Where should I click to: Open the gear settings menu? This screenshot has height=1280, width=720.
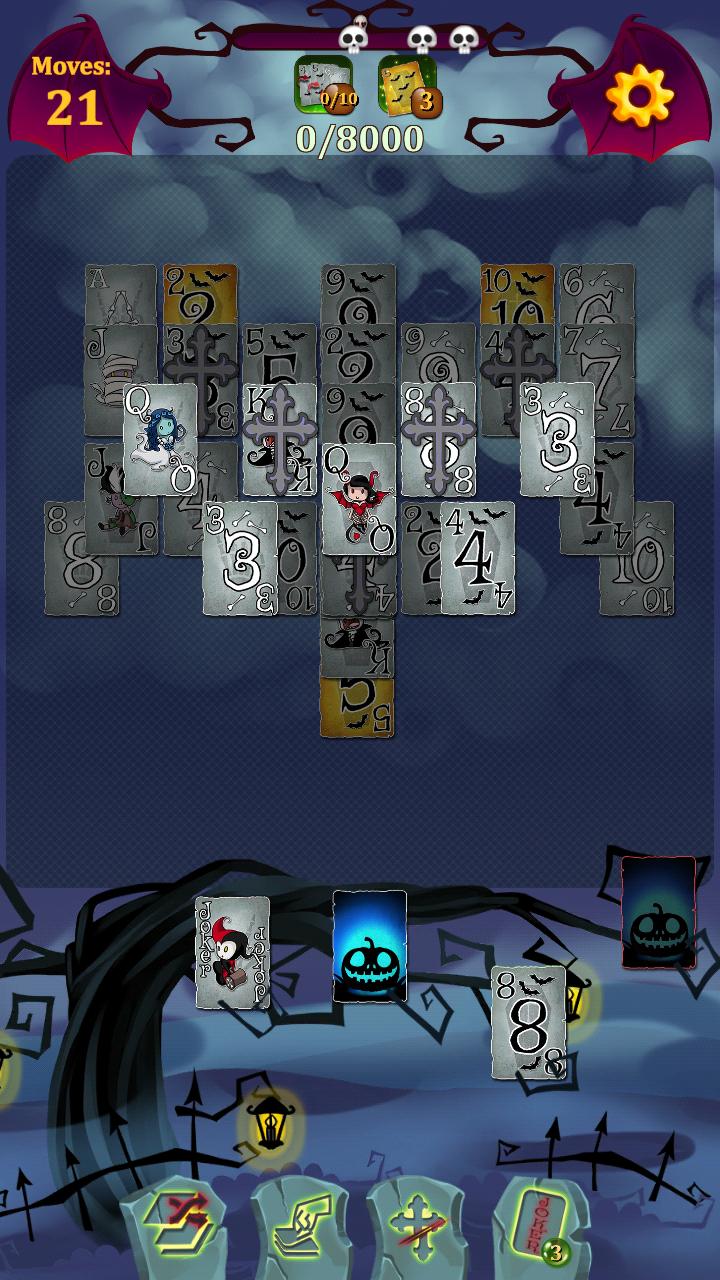(640, 97)
